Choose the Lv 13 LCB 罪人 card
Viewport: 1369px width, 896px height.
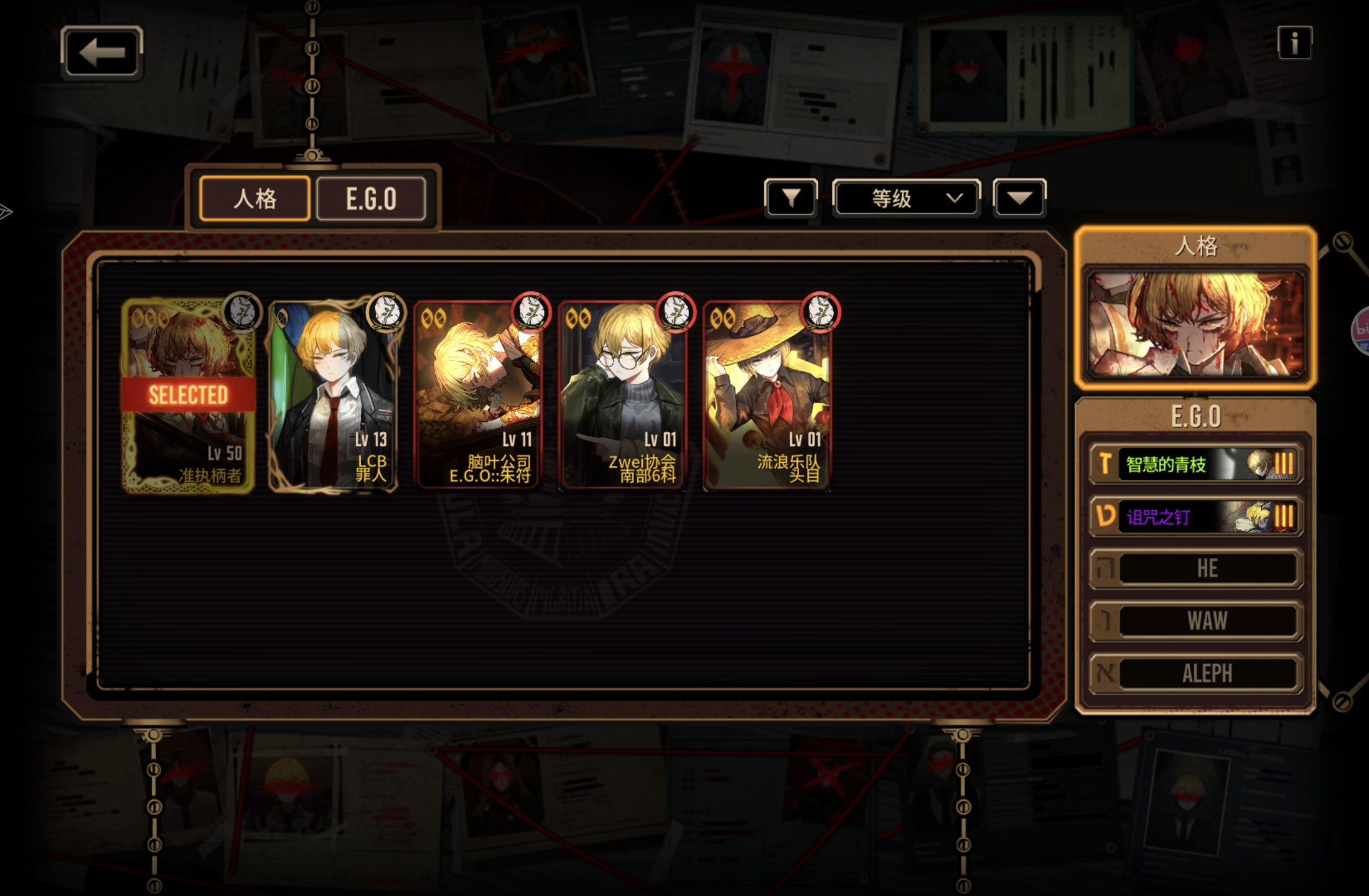[x=333, y=396]
